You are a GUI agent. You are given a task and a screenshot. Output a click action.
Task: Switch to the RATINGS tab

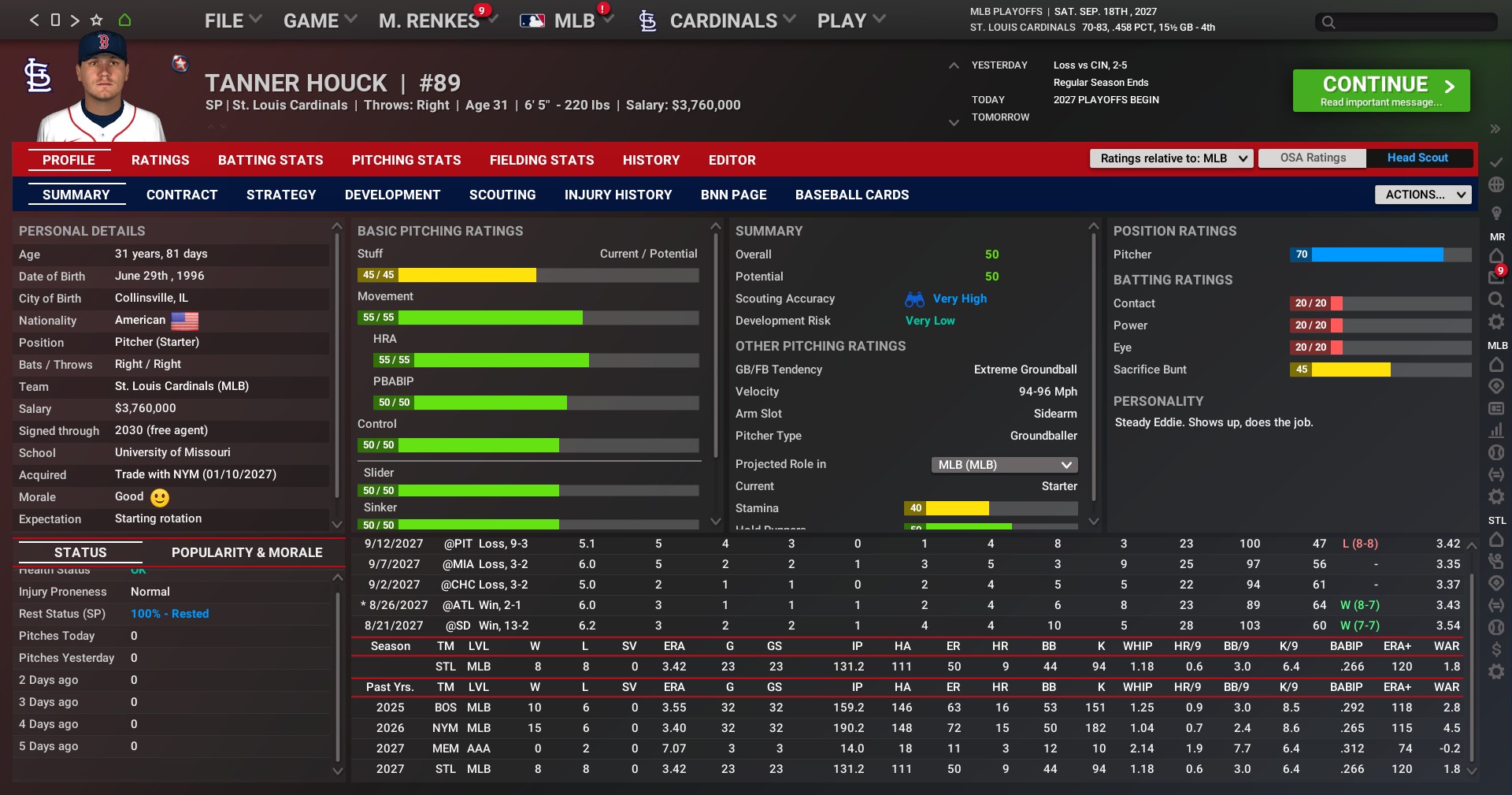point(160,160)
